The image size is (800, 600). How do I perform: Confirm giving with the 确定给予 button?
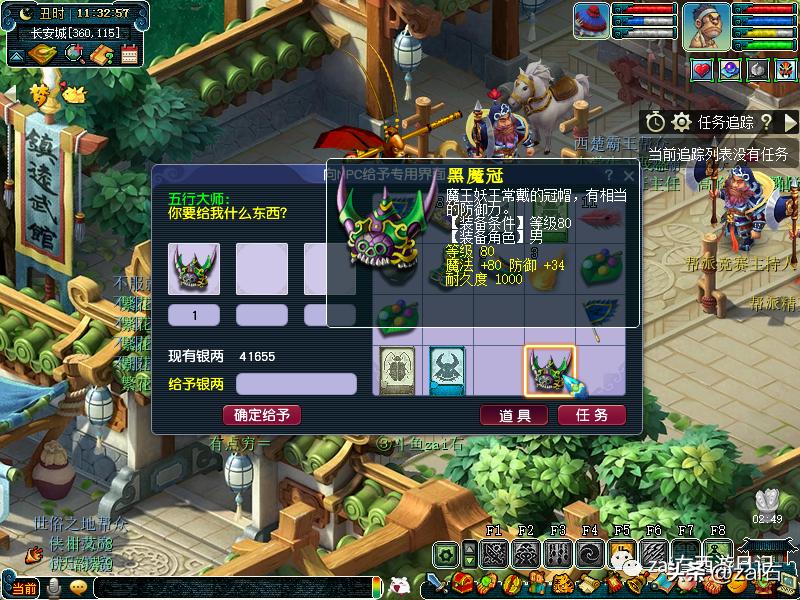pos(261,415)
